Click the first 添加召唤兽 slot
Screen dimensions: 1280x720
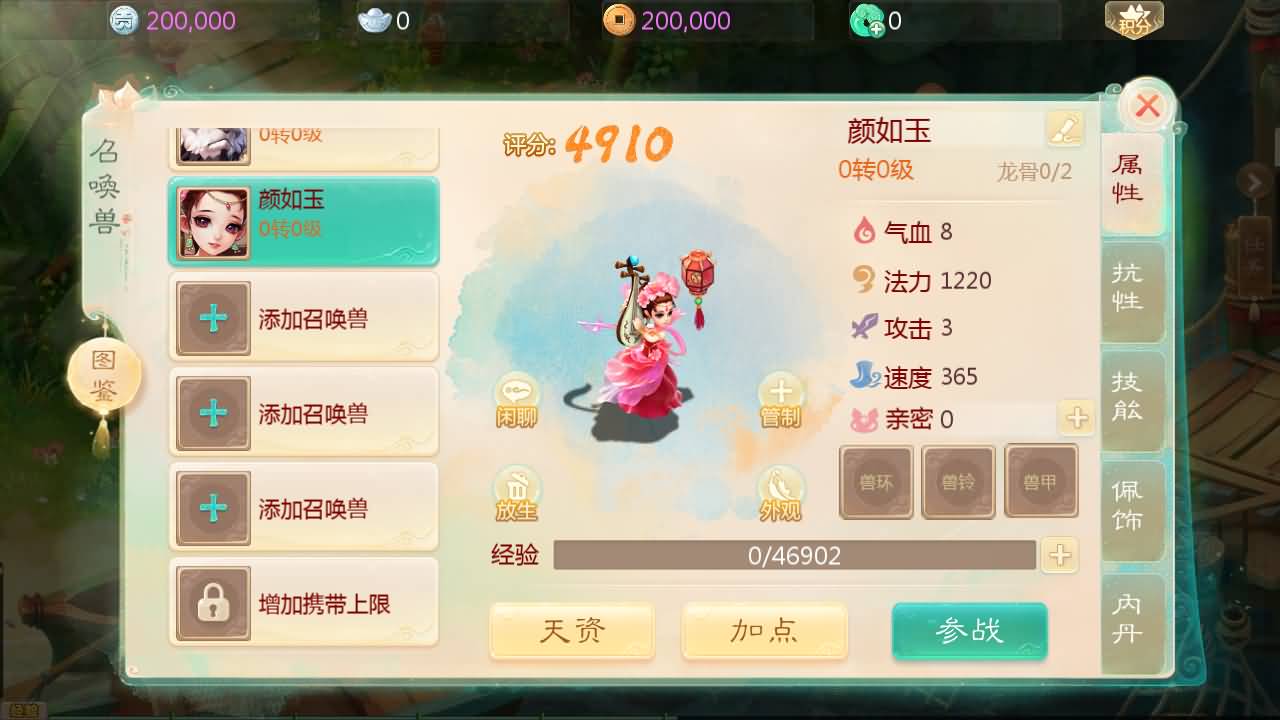(303, 317)
